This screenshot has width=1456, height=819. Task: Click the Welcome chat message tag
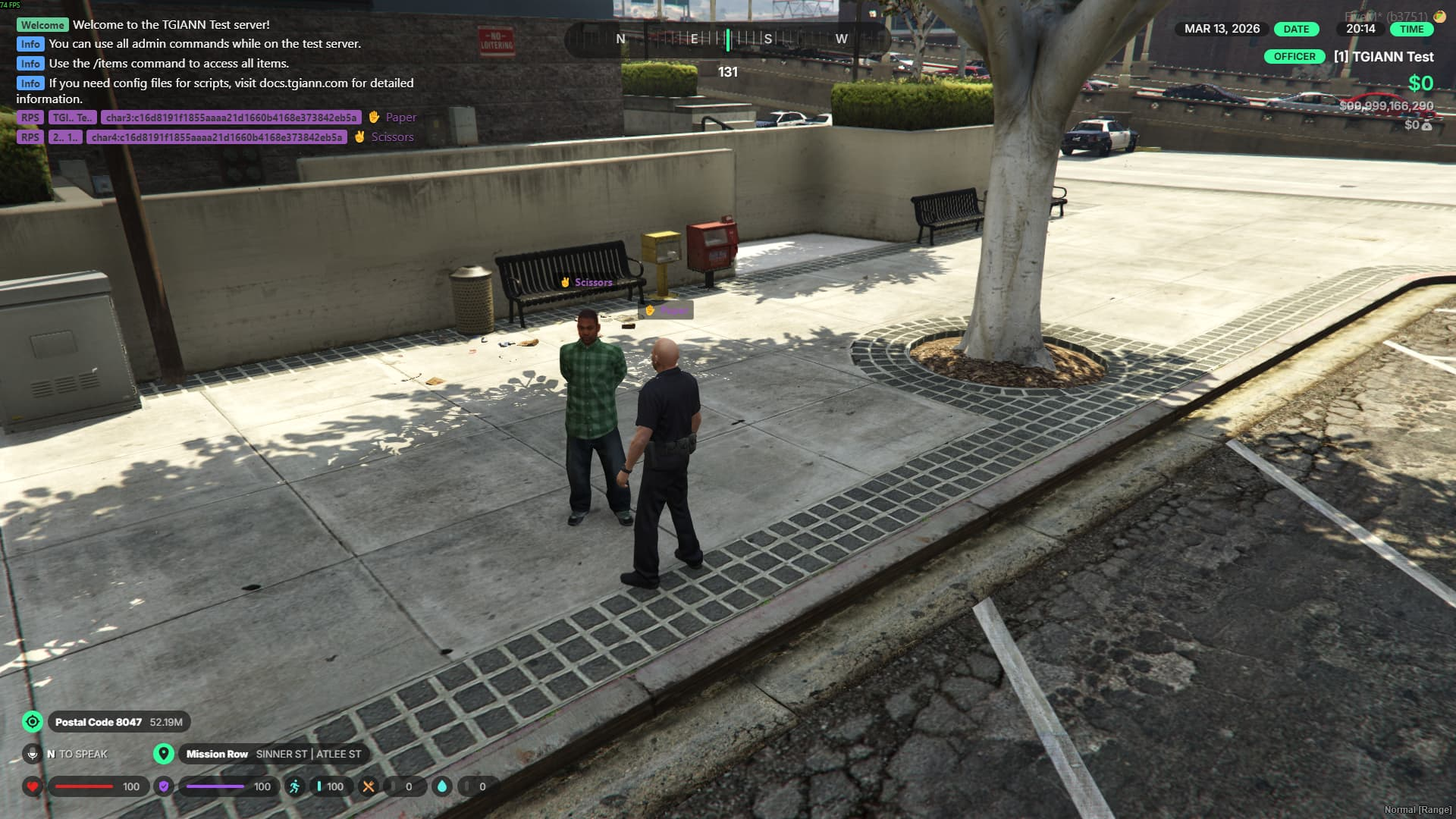pyautogui.click(x=42, y=25)
